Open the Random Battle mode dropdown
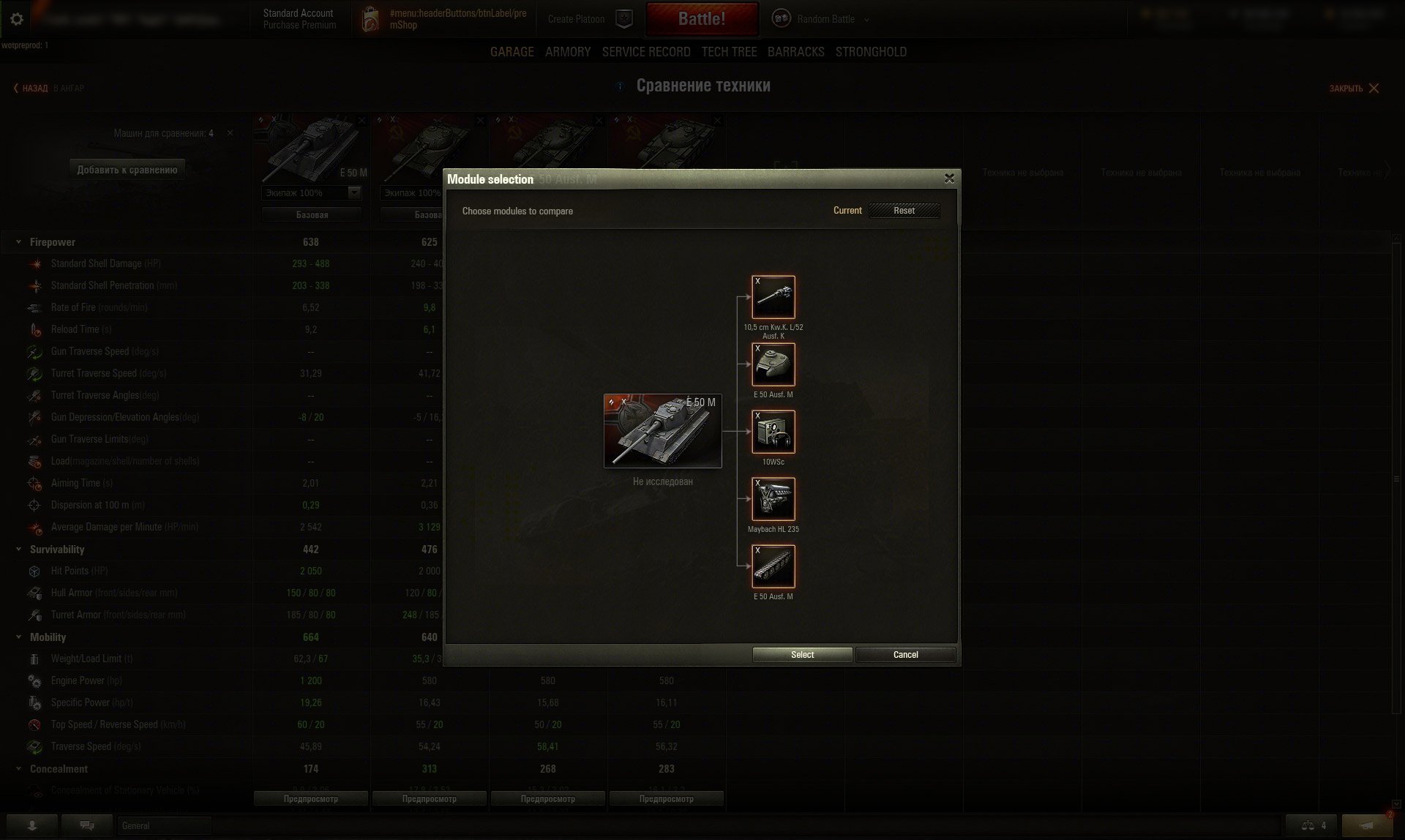This screenshot has width=1405, height=840. (x=826, y=19)
